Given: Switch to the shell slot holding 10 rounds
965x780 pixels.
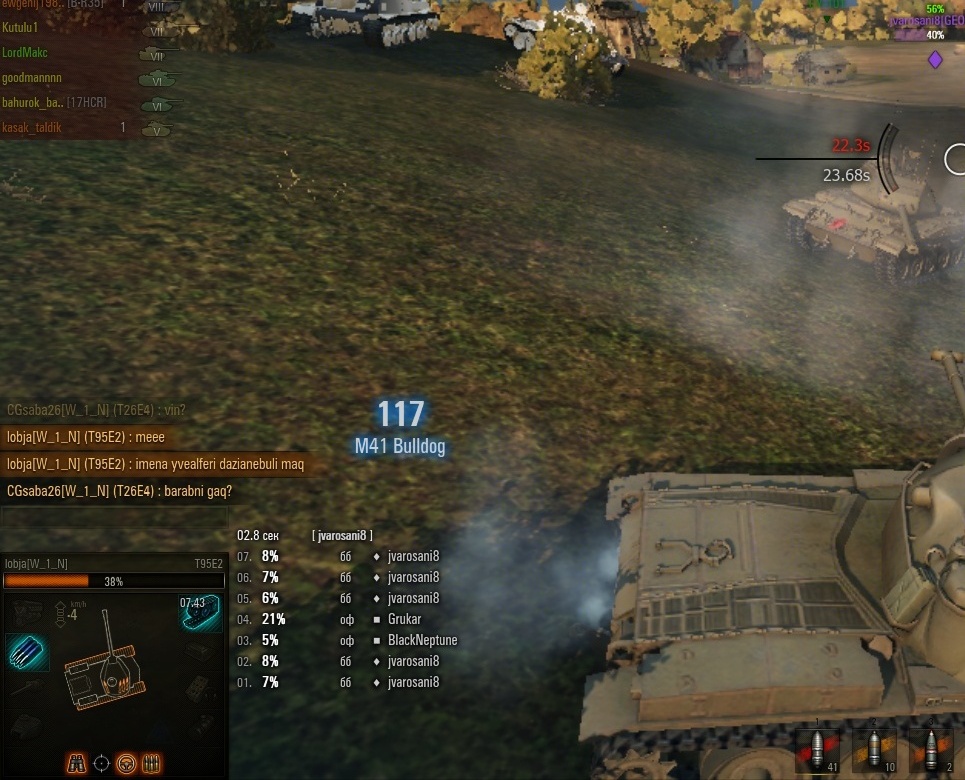Looking at the screenshot, I should point(874,750).
